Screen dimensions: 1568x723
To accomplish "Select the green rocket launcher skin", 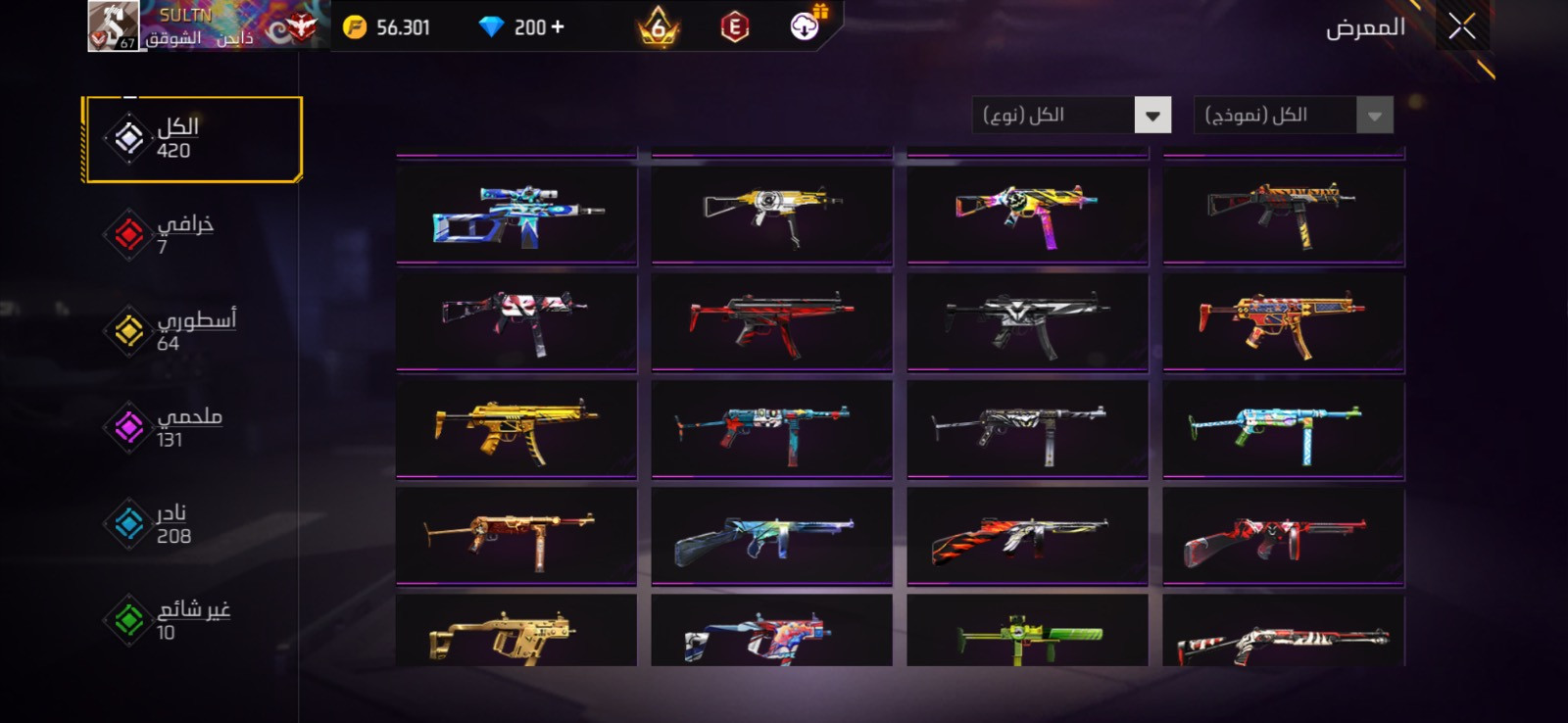I will tap(1027, 633).
